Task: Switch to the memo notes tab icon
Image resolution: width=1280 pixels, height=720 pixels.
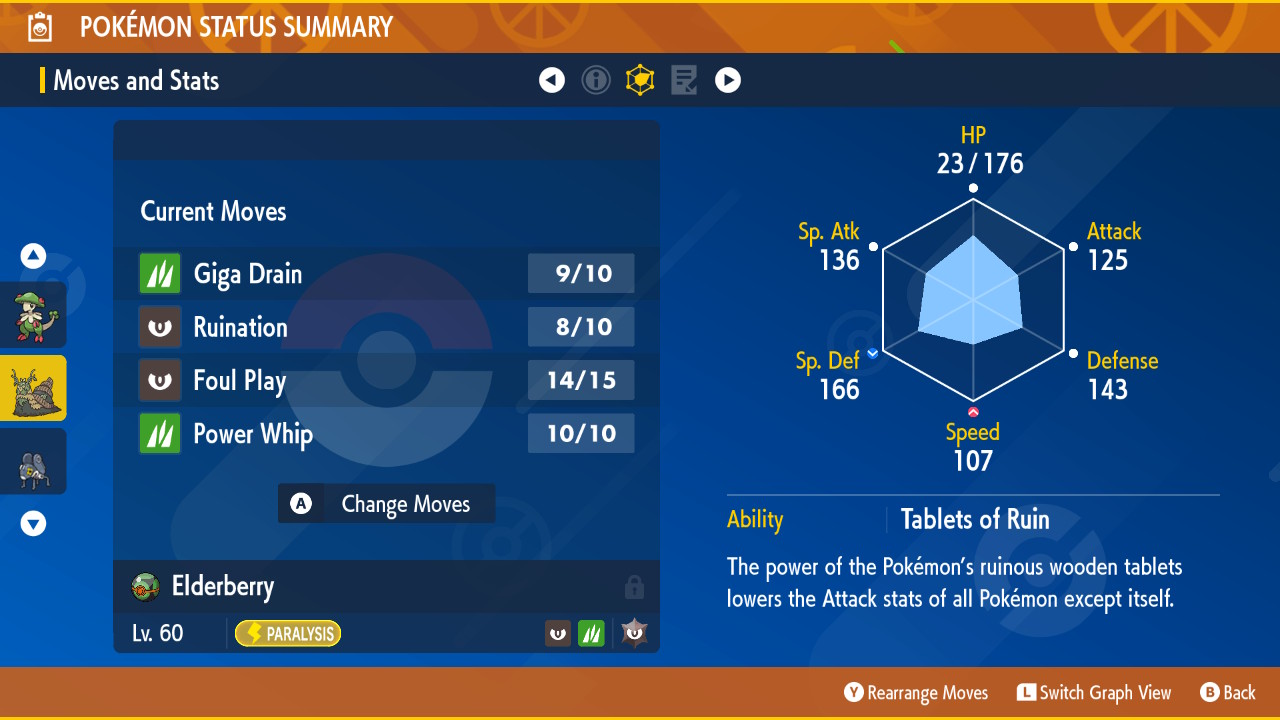Action: coord(684,80)
